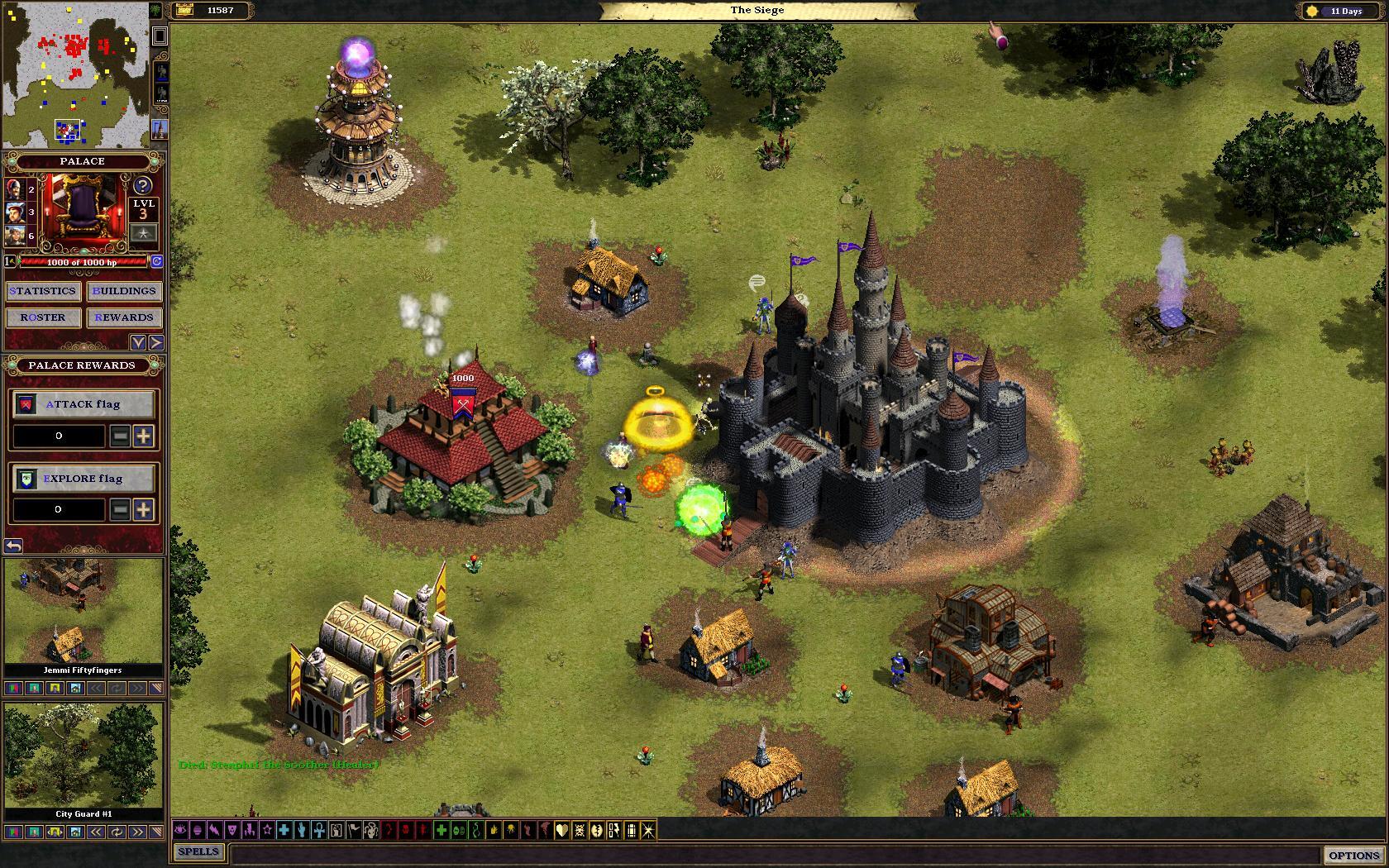This screenshot has width=1389, height=868.
Task: Open the ROSTER panel
Action: [x=43, y=317]
